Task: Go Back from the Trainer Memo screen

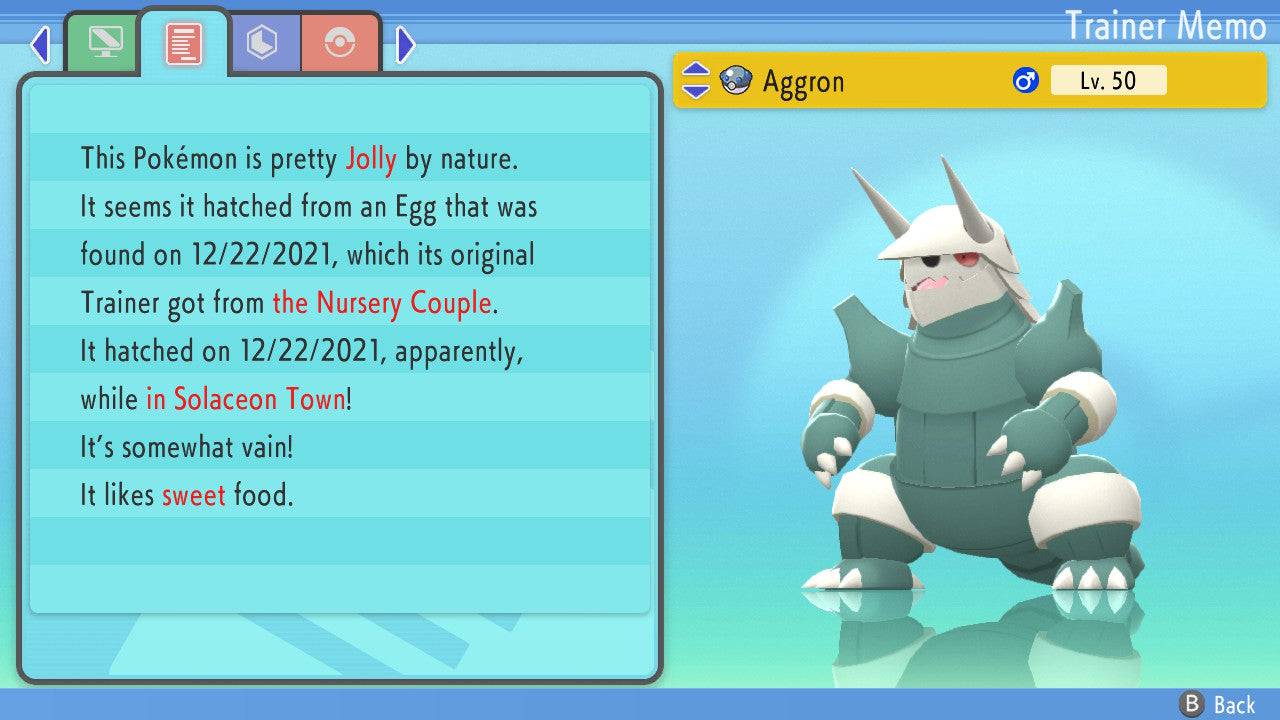Action: pyautogui.click(x=1219, y=705)
